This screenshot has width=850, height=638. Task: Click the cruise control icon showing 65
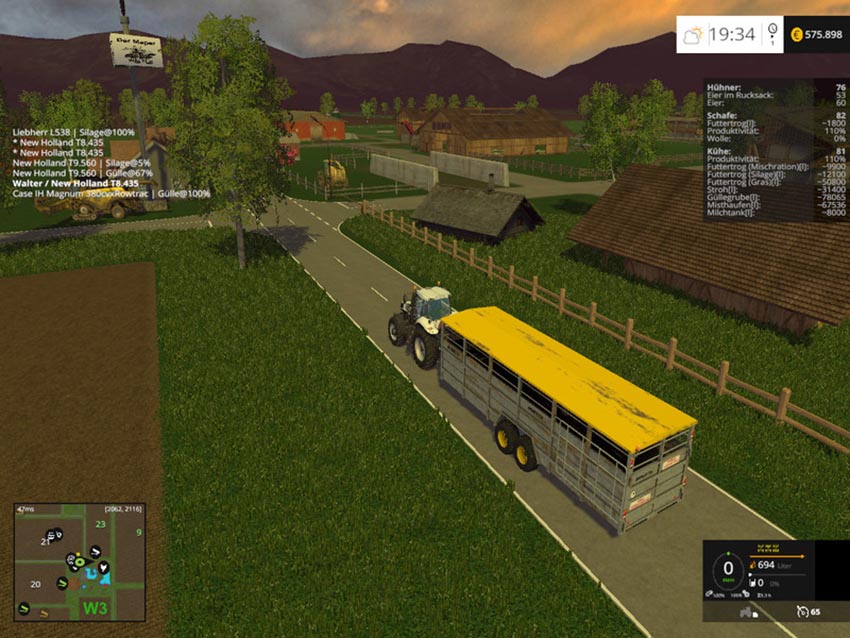click(802, 611)
